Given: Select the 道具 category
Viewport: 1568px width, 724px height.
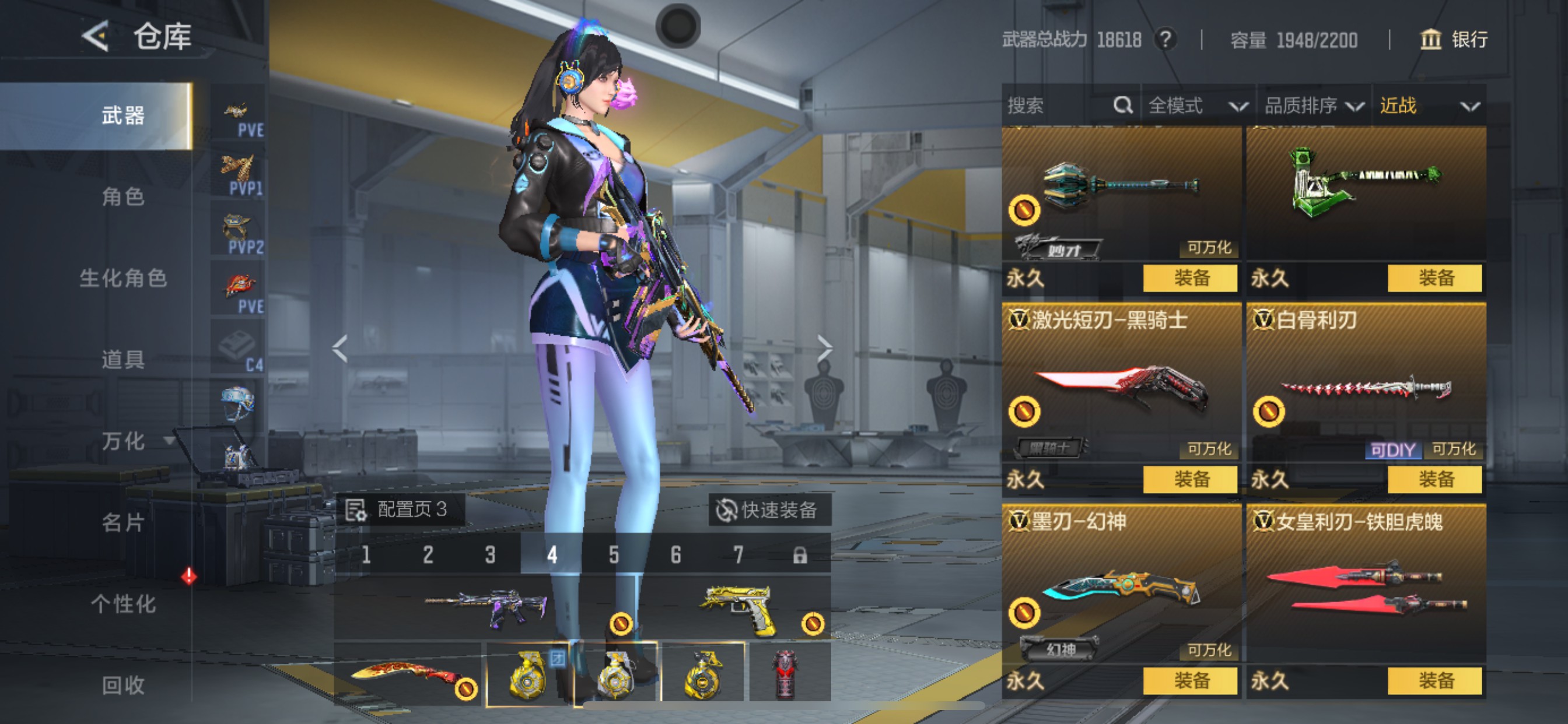Looking at the screenshot, I should [123, 360].
